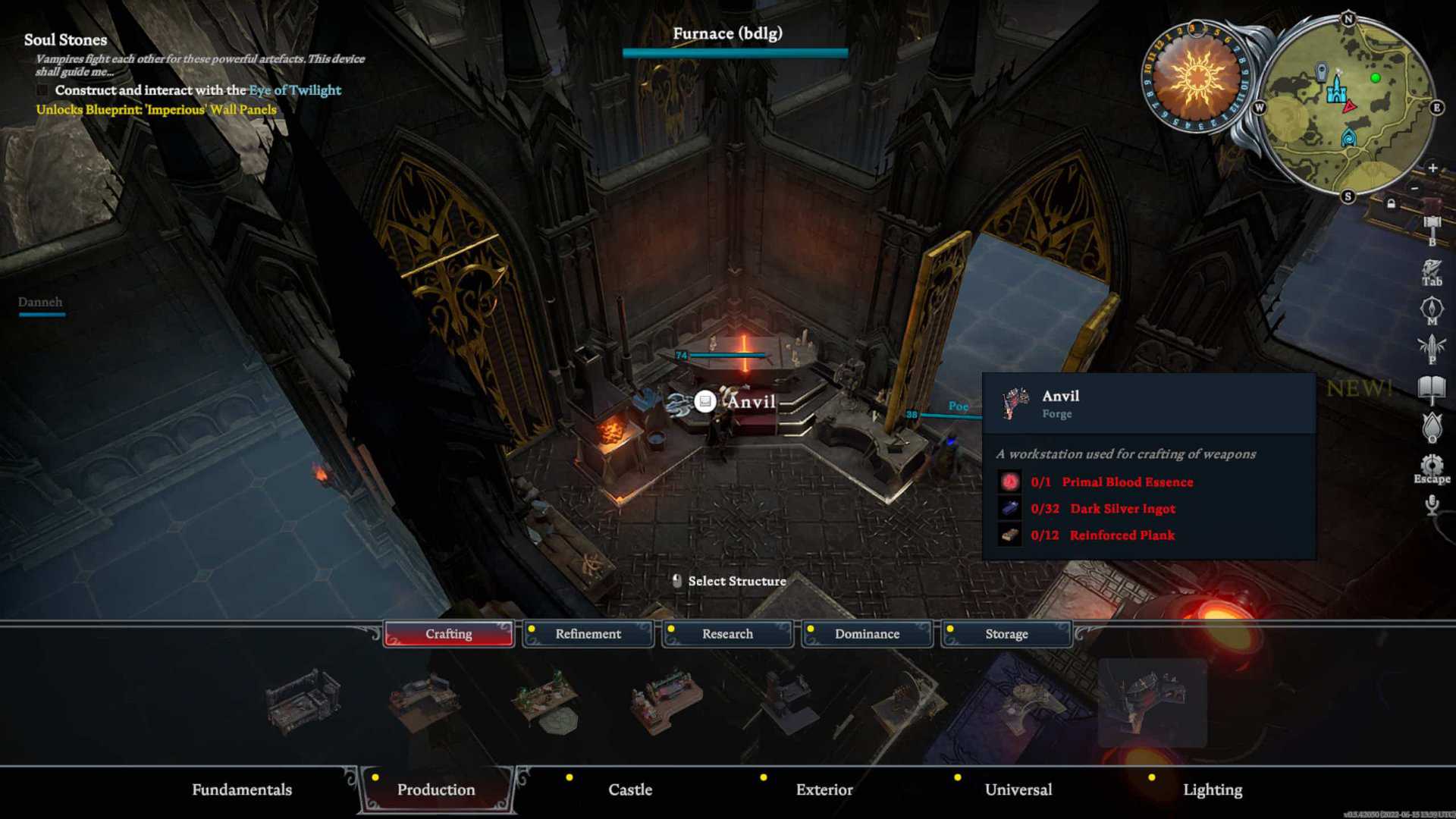Click the Furnace progress bar
Screen dimensions: 1456x819
[x=734, y=52]
